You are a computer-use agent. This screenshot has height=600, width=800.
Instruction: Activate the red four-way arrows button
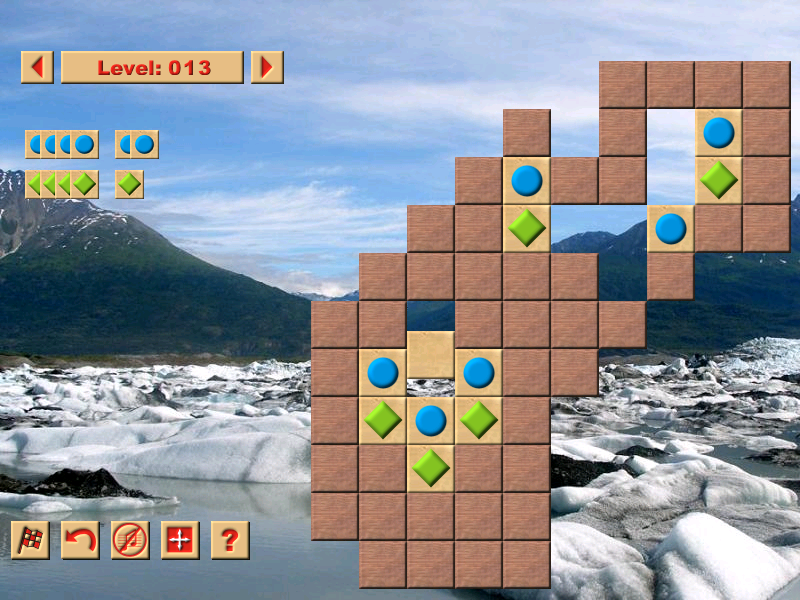pyautogui.click(x=180, y=540)
